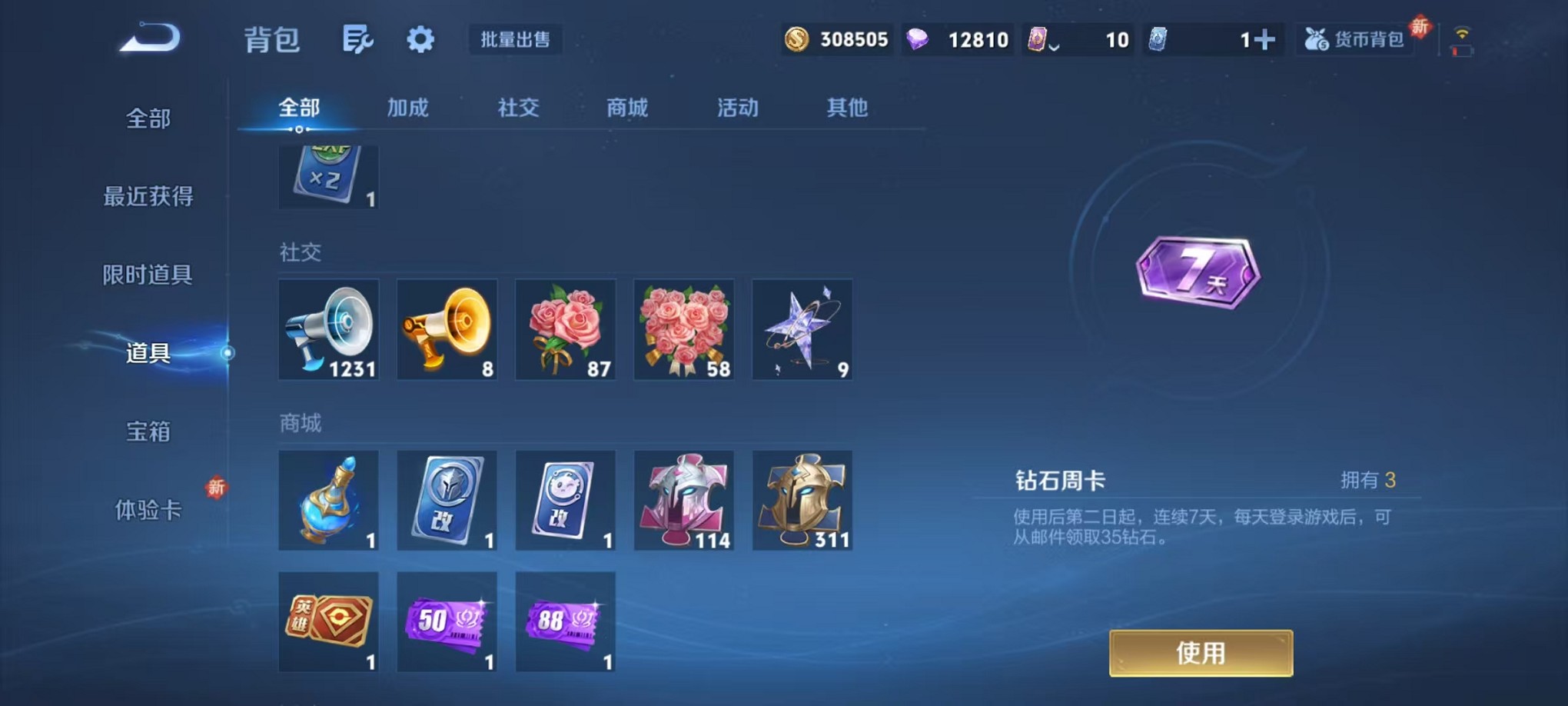Click the 使用 button to use diamond weekly card
This screenshot has height=706, width=1568.
[1200, 651]
